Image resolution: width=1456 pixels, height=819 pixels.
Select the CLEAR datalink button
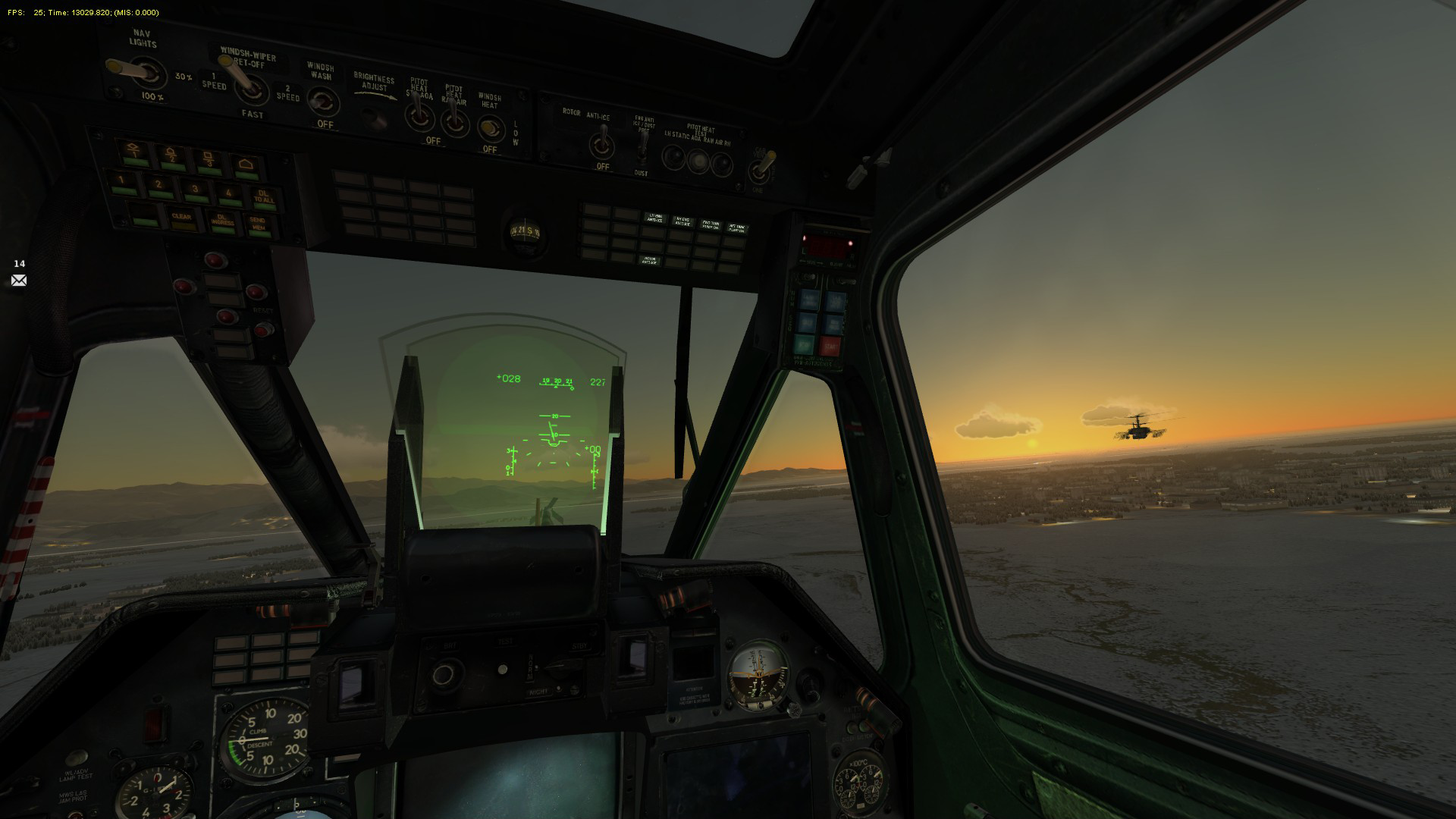point(181,219)
